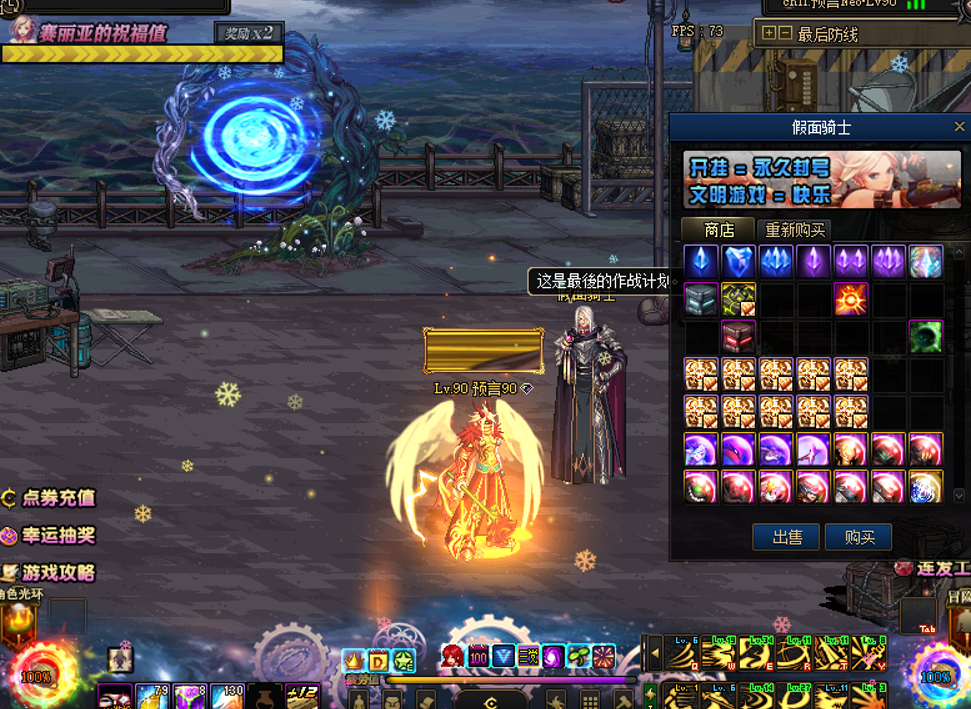The height and width of the screenshot is (709, 971).
Task: Select the red-glowing dark cube shop item
Action: [x=739, y=336]
